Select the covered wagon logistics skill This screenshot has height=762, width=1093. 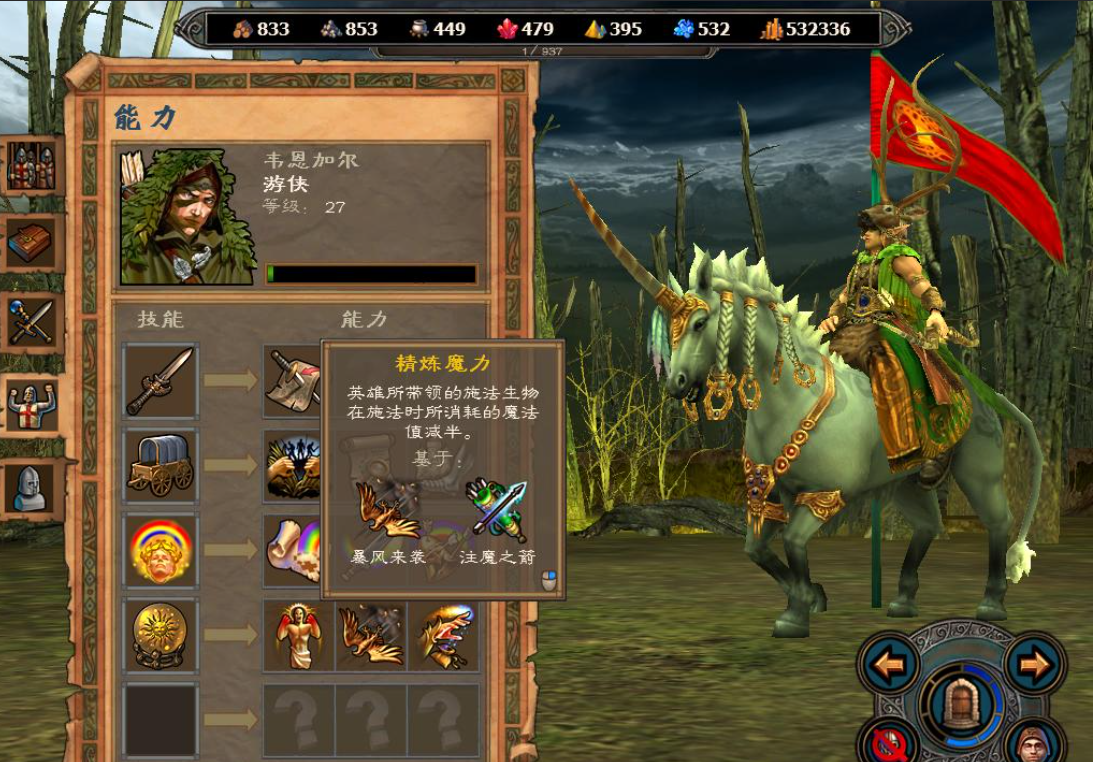pyautogui.click(x=161, y=466)
